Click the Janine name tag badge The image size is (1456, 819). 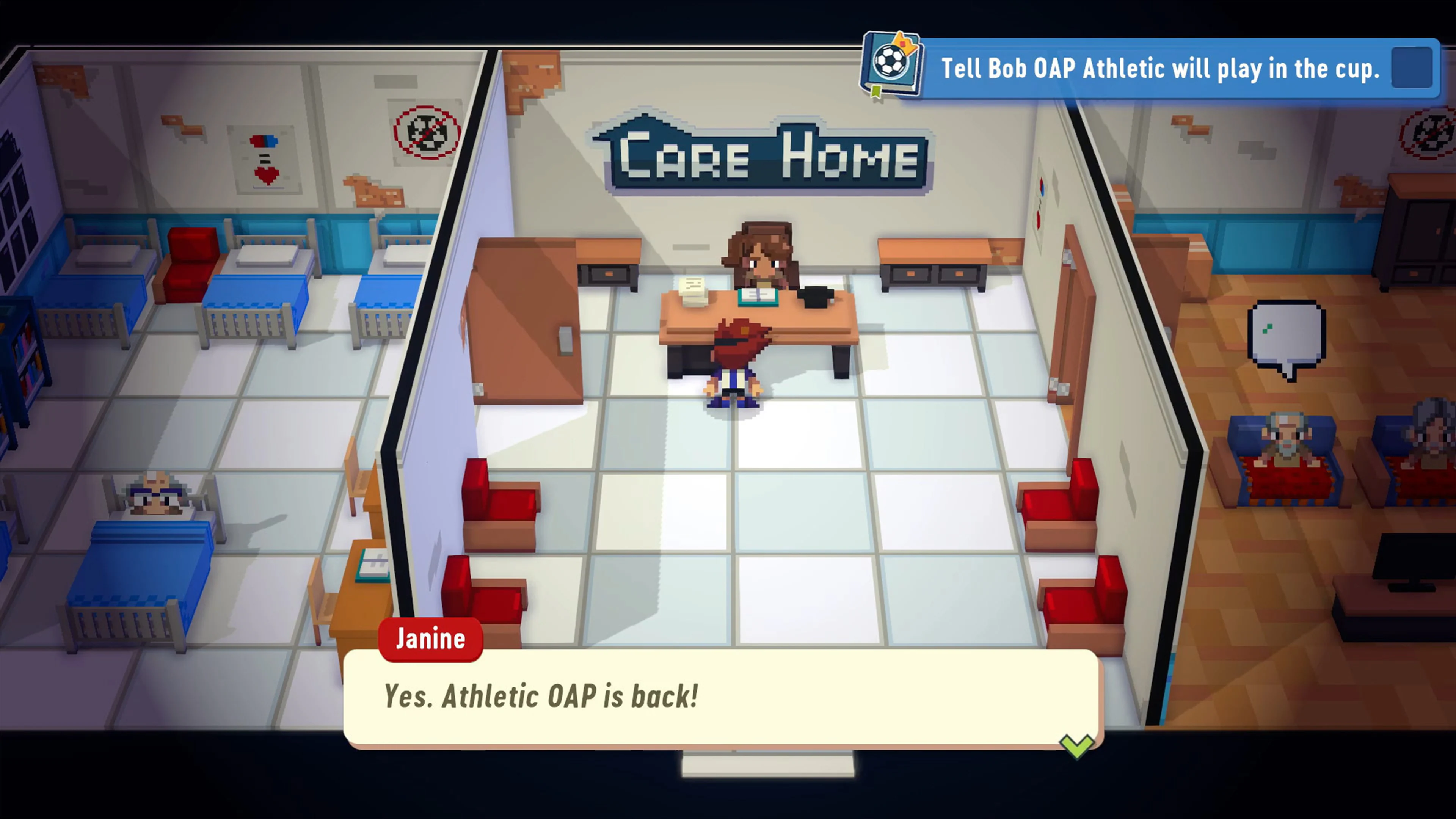tap(431, 639)
